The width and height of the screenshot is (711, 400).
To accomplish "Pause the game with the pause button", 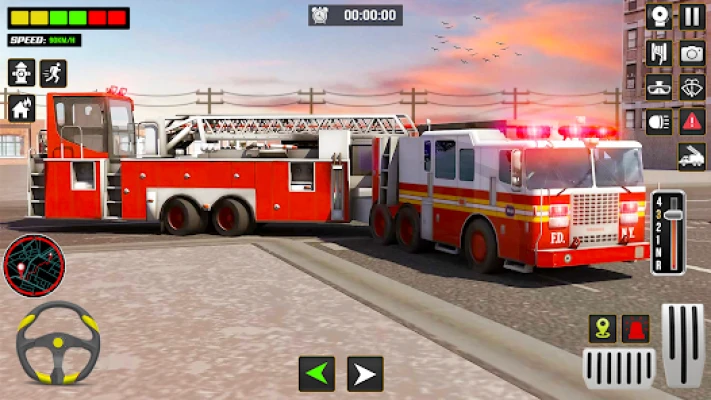I will point(692,16).
